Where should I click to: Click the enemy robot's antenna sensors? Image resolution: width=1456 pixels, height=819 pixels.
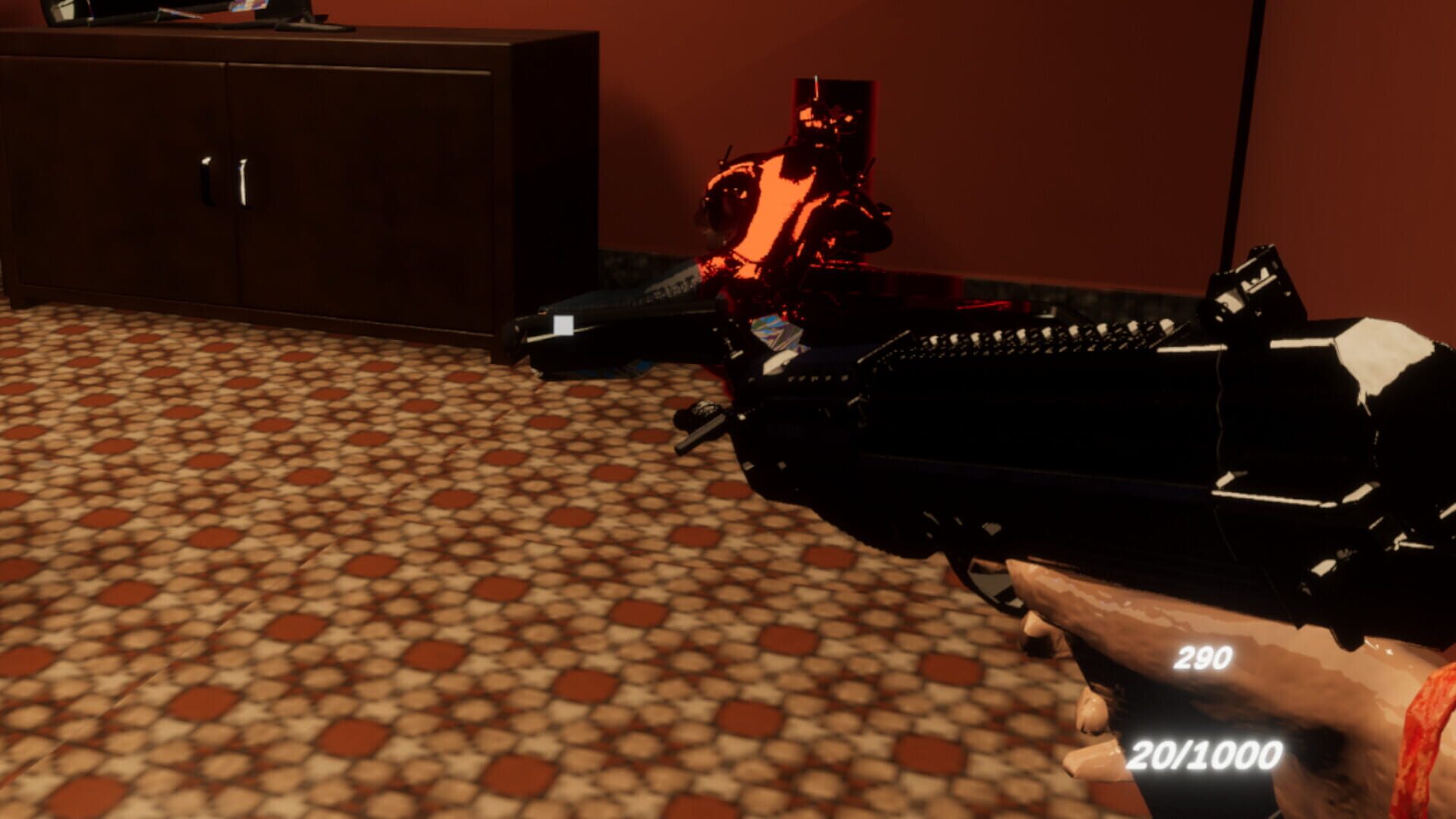(x=815, y=91)
